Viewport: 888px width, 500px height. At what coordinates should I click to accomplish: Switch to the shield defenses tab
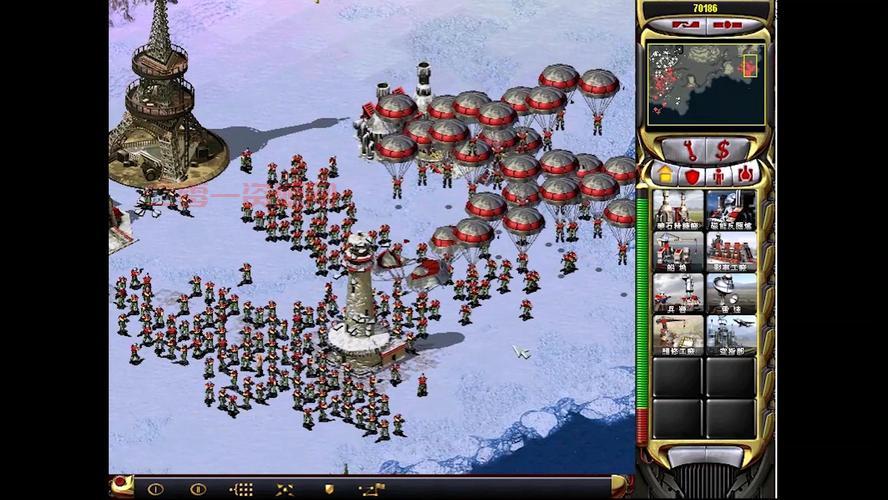pyautogui.click(x=691, y=175)
